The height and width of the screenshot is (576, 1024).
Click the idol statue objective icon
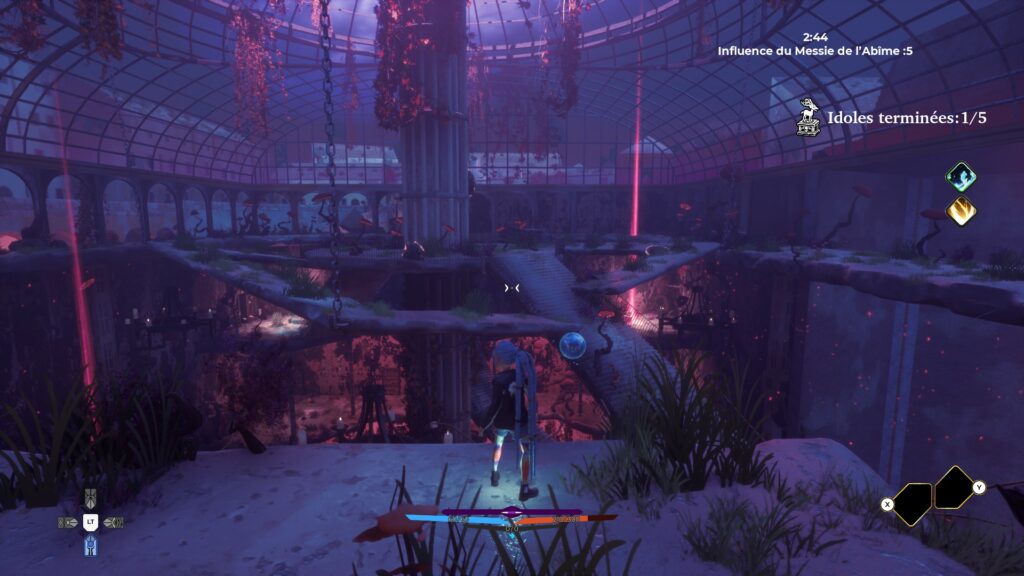(x=808, y=117)
